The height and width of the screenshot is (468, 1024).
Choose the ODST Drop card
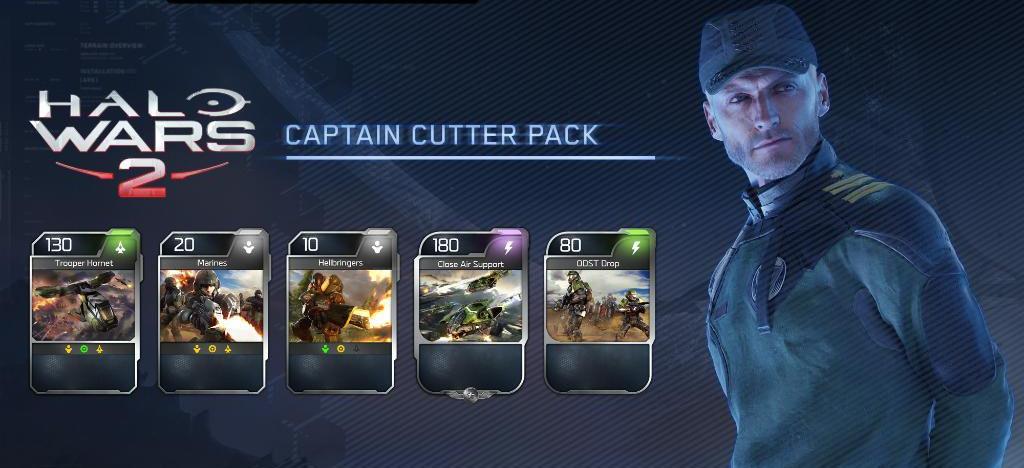(598, 310)
